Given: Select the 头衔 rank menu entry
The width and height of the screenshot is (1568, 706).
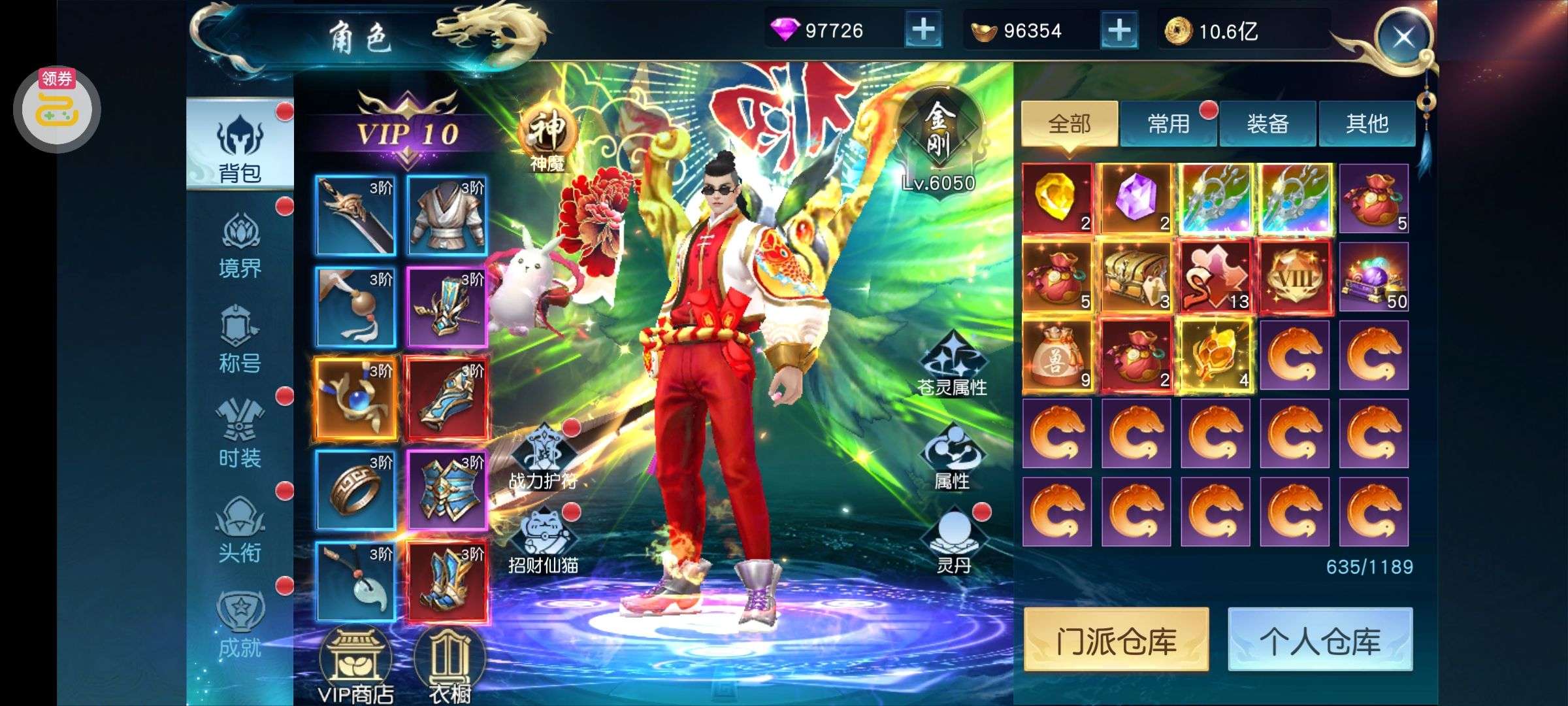Looking at the screenshot, I should (x=240, y=529).
